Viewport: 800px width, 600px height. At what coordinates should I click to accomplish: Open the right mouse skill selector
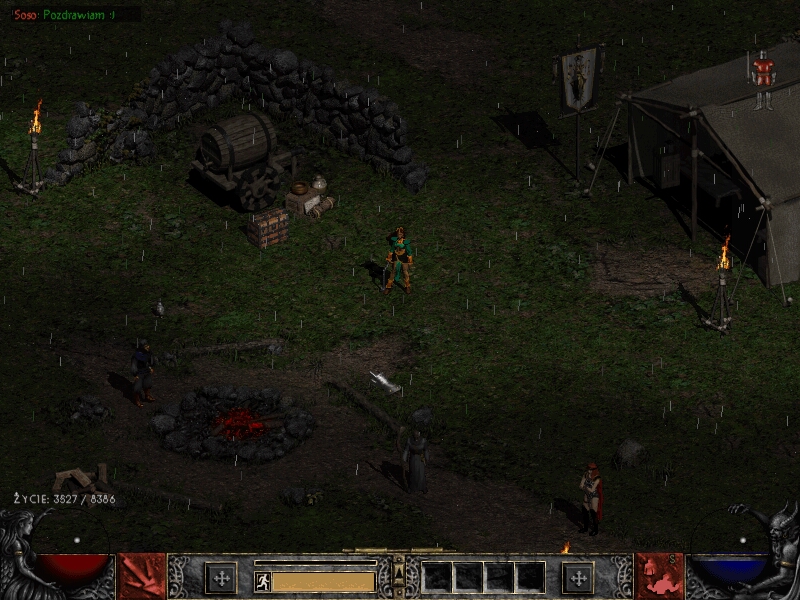[x=660, y=576]
